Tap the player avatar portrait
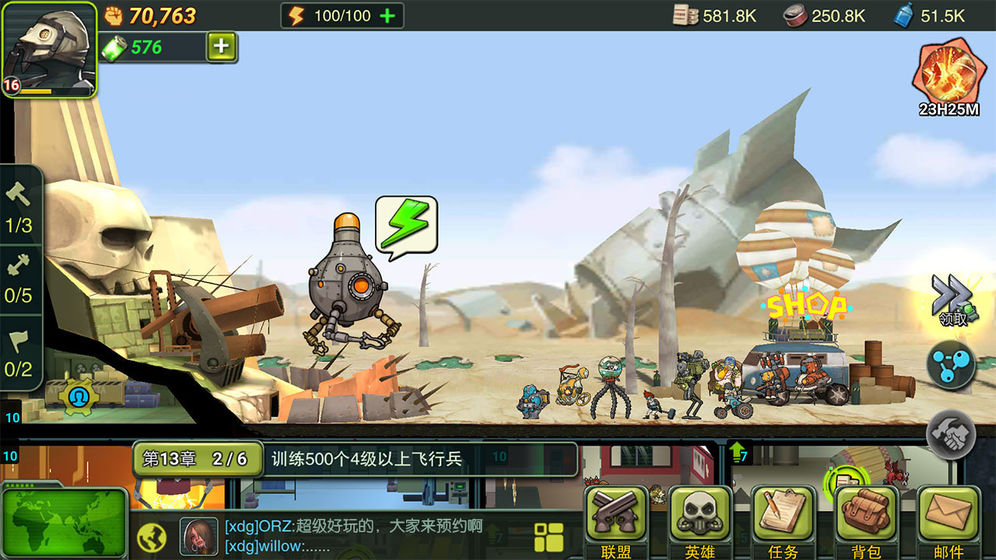Viewport: 996px width, 560px height. click(x=48, y=48)
